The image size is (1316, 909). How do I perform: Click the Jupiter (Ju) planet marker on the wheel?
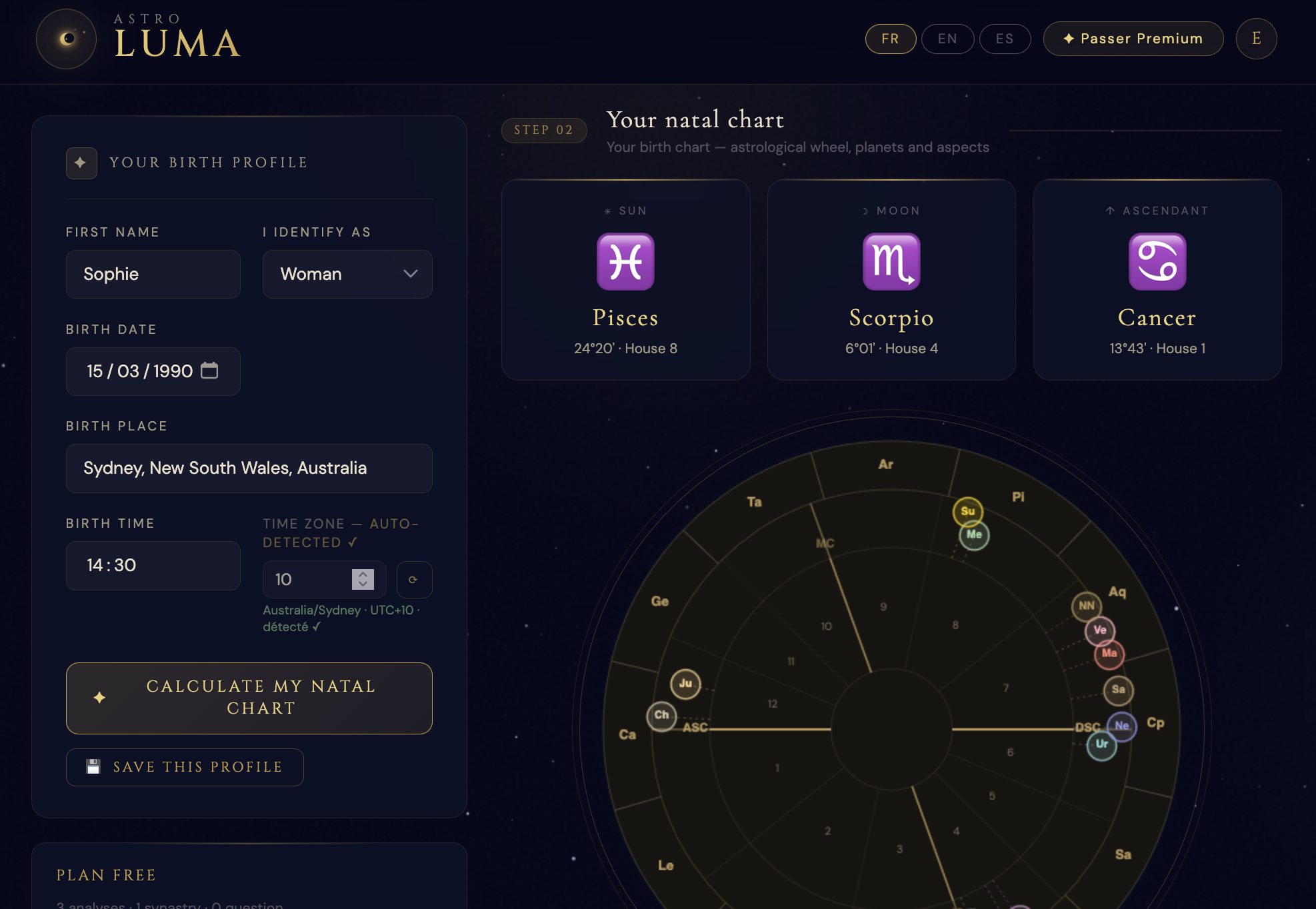685,682
